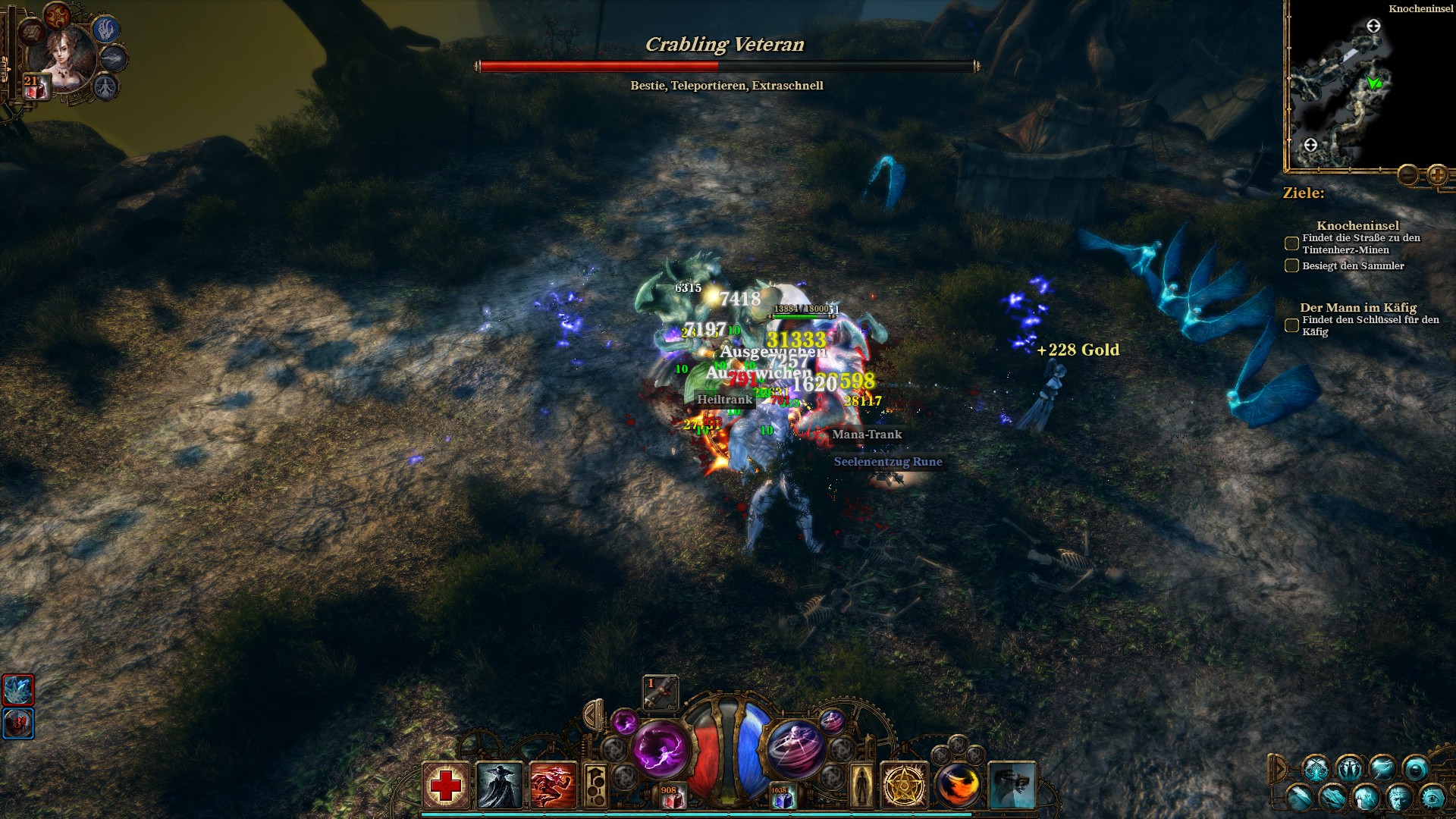The width and height of the screenshot is (1456, 819).
Task: Activate the cloaked hunter silhouette skill
Action: pyautogui.click(x=500, y=786)
